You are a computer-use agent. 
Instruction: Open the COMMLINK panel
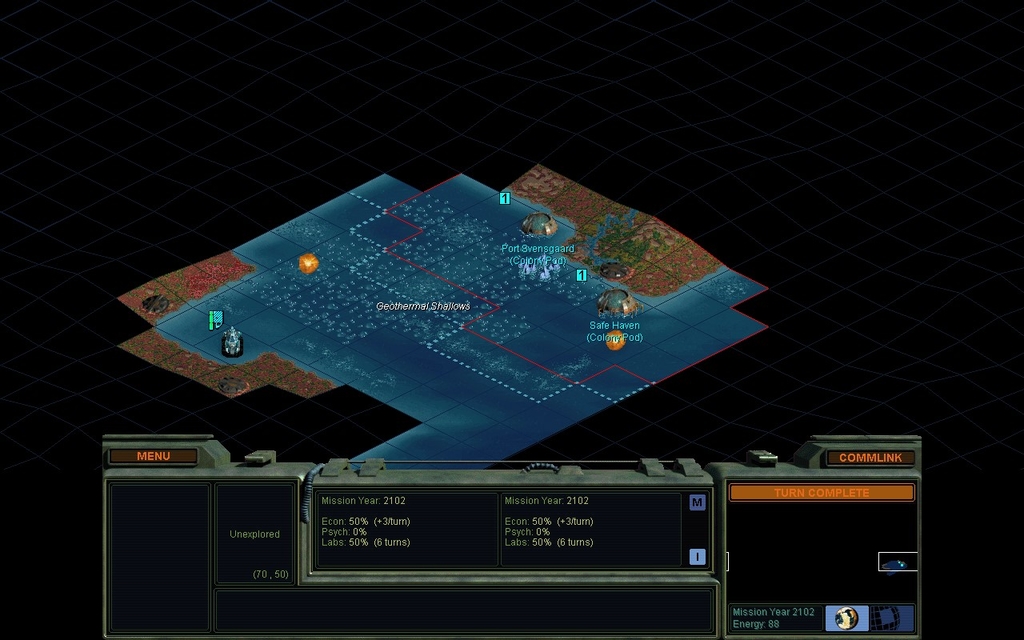[870, 458]
